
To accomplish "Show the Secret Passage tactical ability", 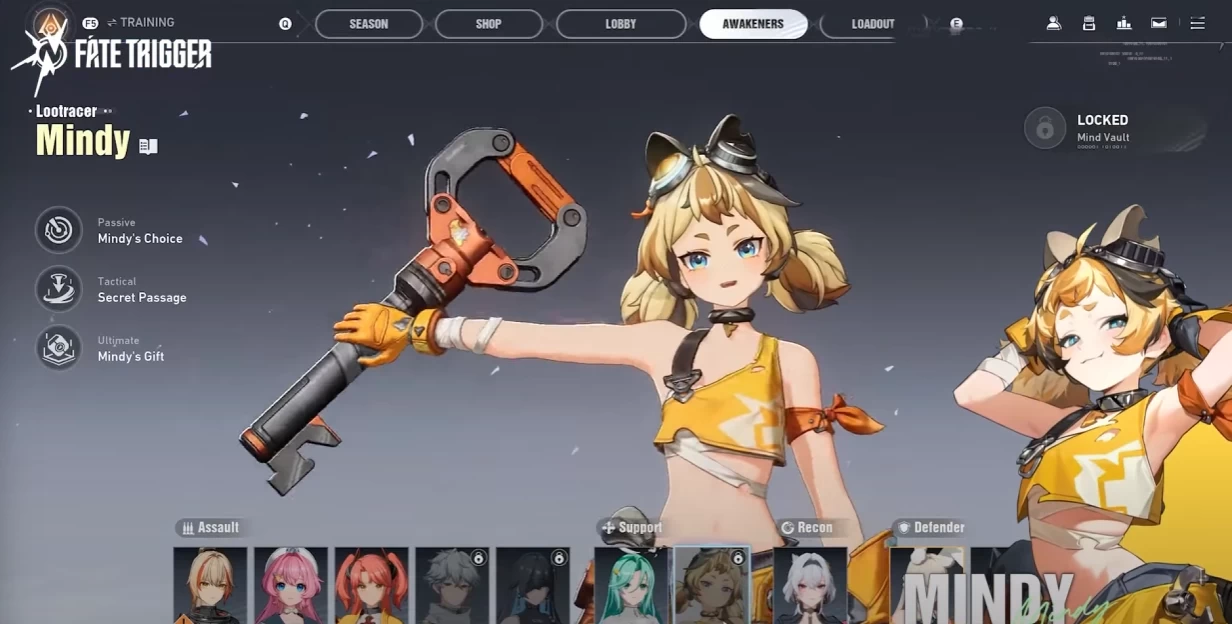I will click(x=59, y=289).
